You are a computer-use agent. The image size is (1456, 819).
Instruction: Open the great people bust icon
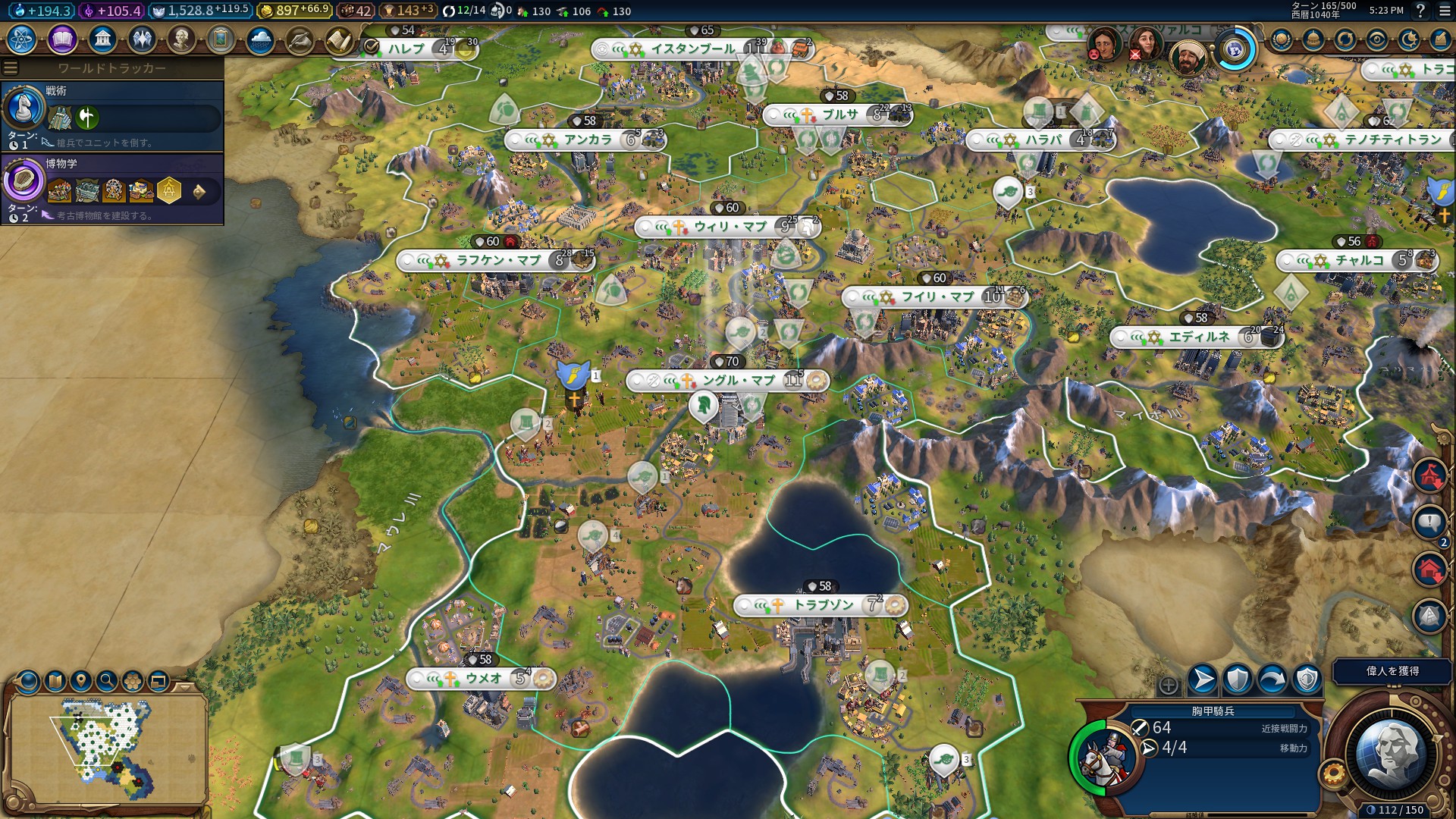coord(181,39)
